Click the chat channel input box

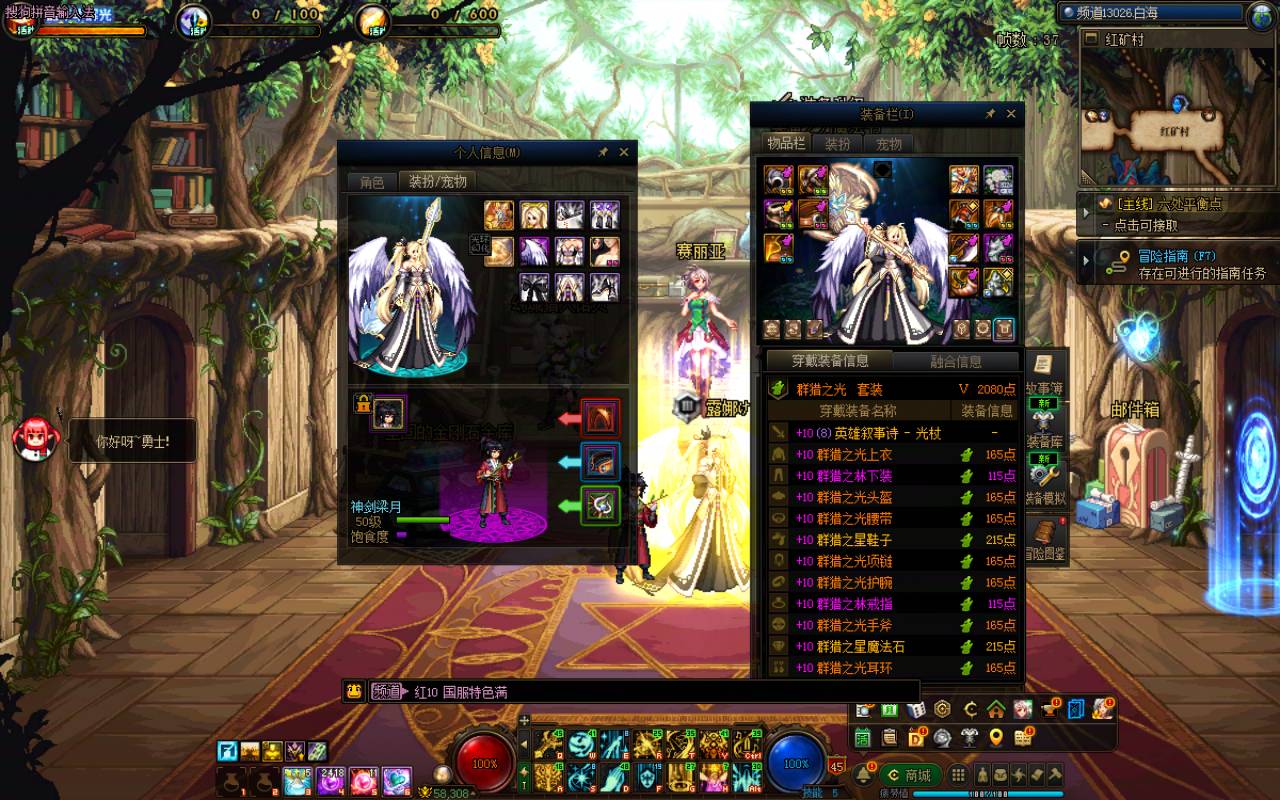[650, 691]
